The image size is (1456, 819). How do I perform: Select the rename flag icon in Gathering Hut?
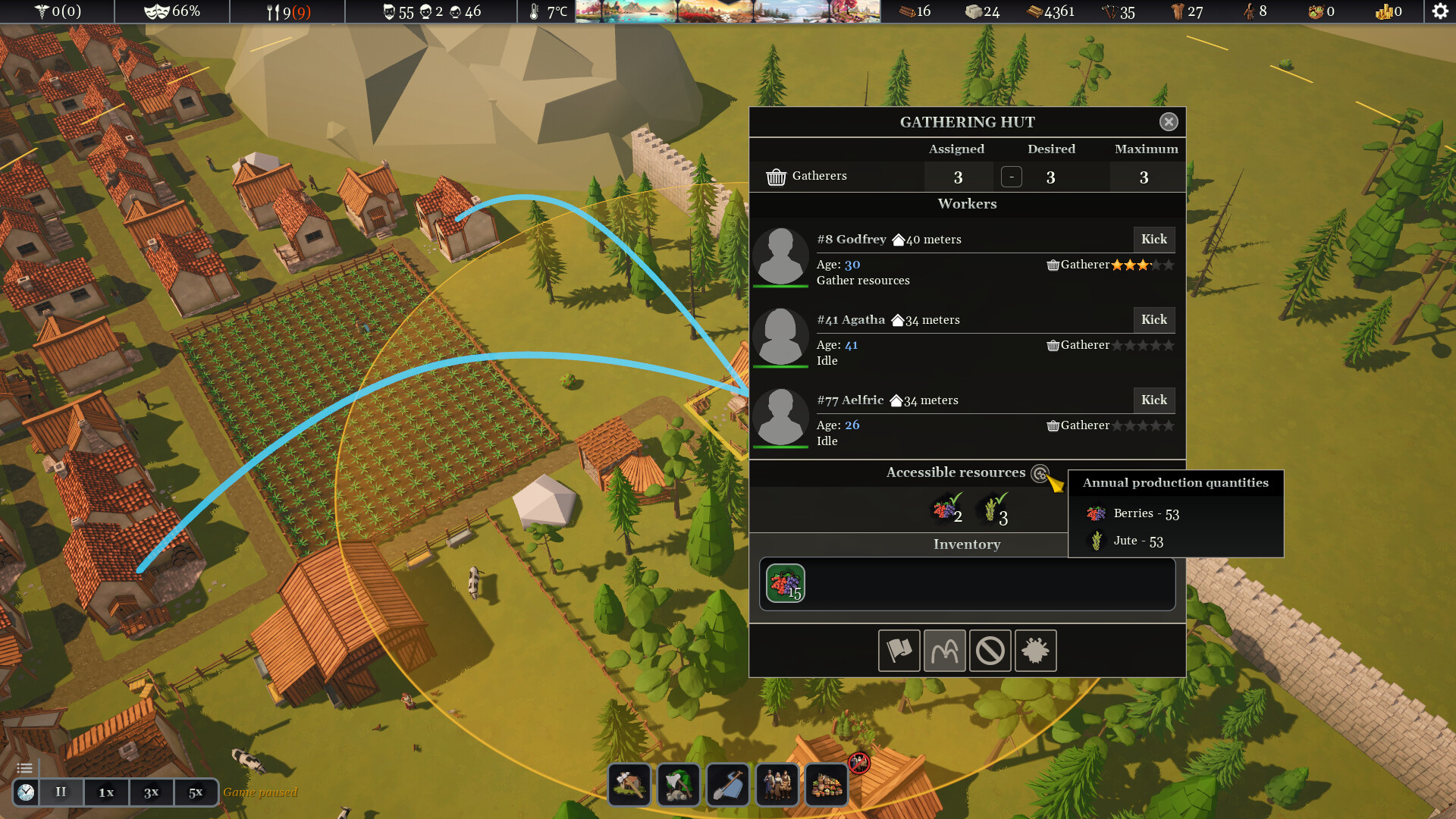(x=899, y=651)
